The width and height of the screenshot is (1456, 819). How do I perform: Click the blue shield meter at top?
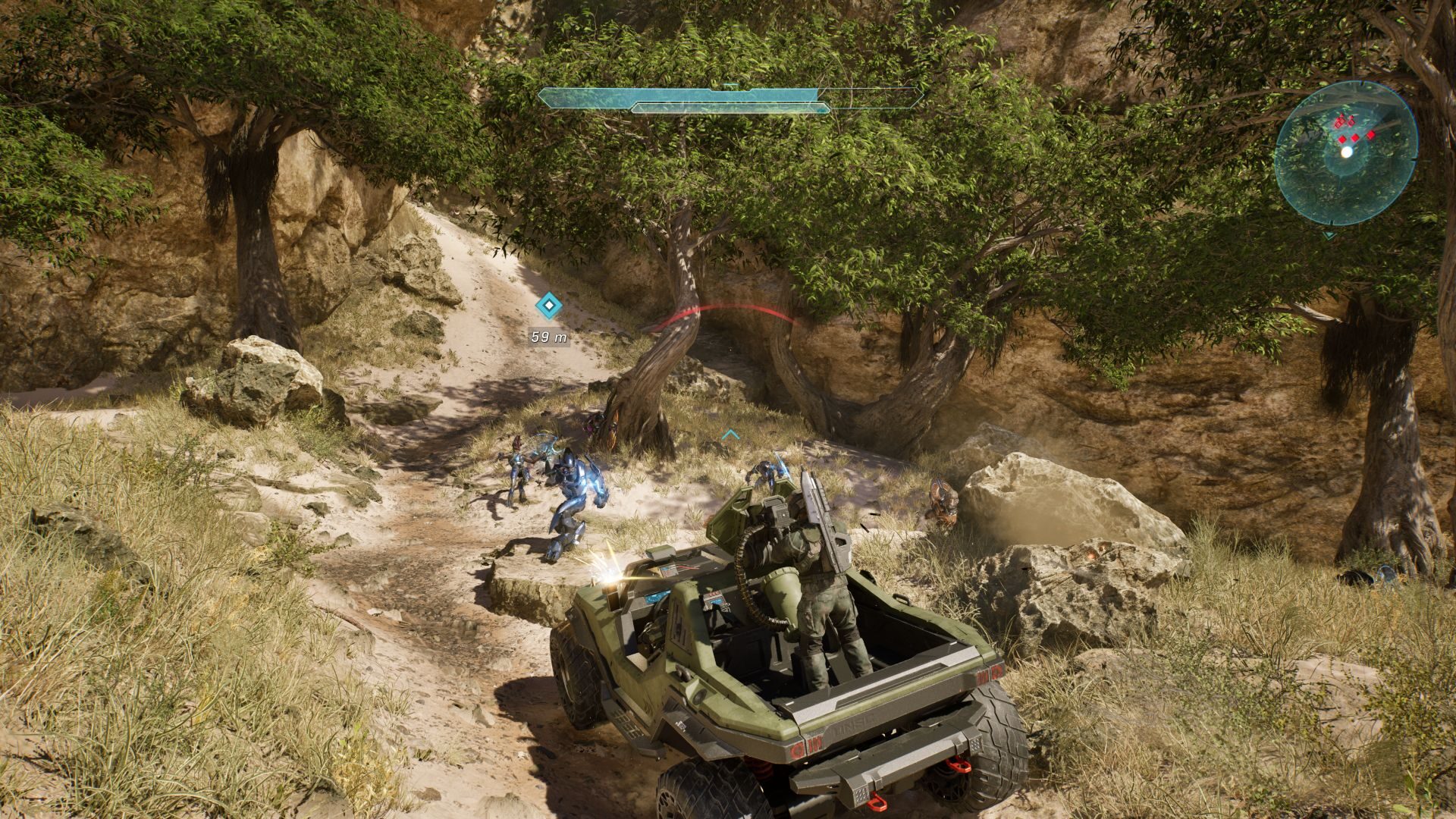pyautogui.click(x=682, y=97)
